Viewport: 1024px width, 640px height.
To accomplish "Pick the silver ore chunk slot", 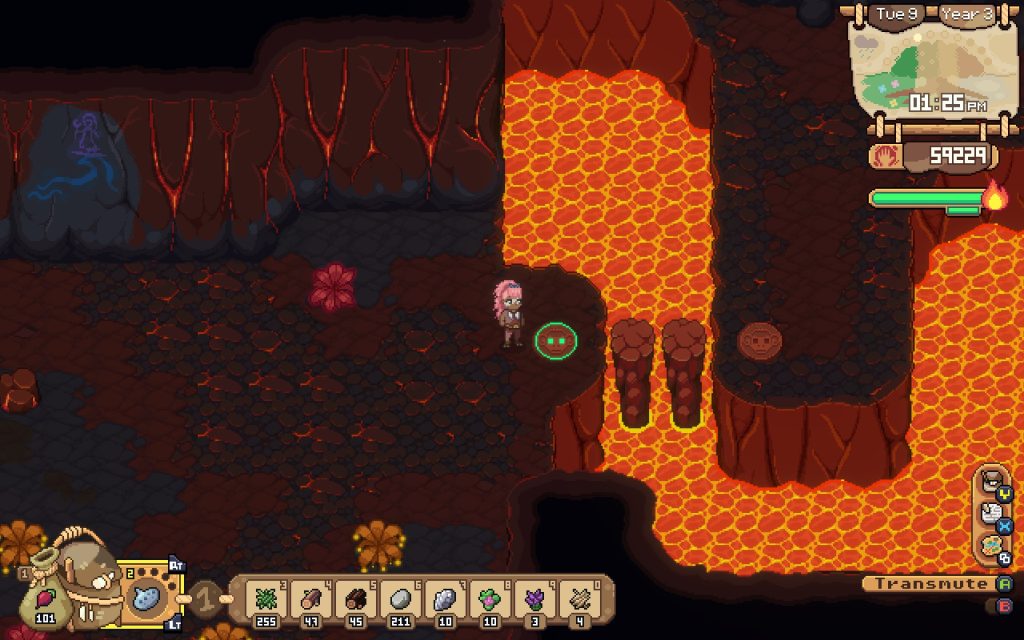I will 444,599.
